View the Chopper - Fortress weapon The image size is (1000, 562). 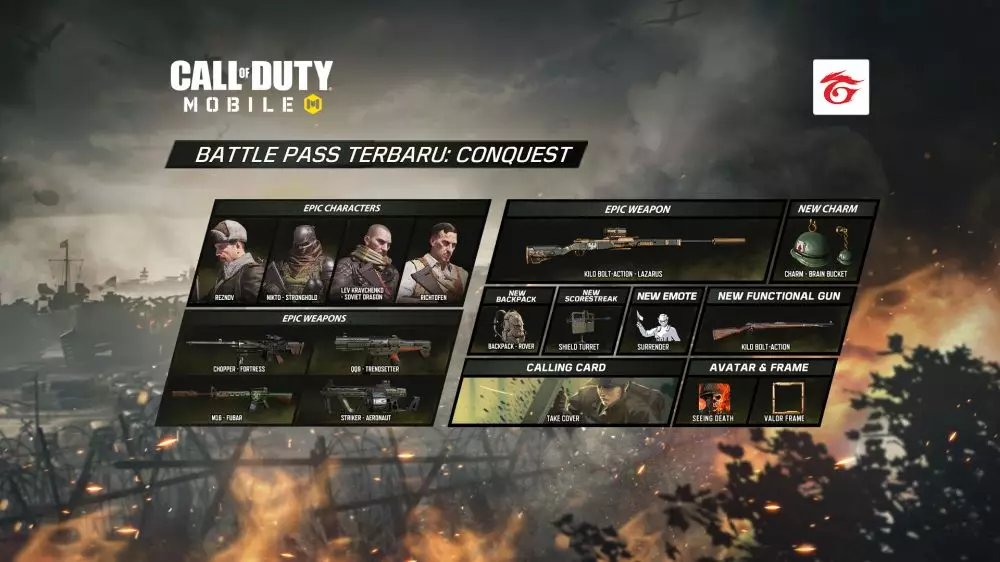[x=238, y=351]
